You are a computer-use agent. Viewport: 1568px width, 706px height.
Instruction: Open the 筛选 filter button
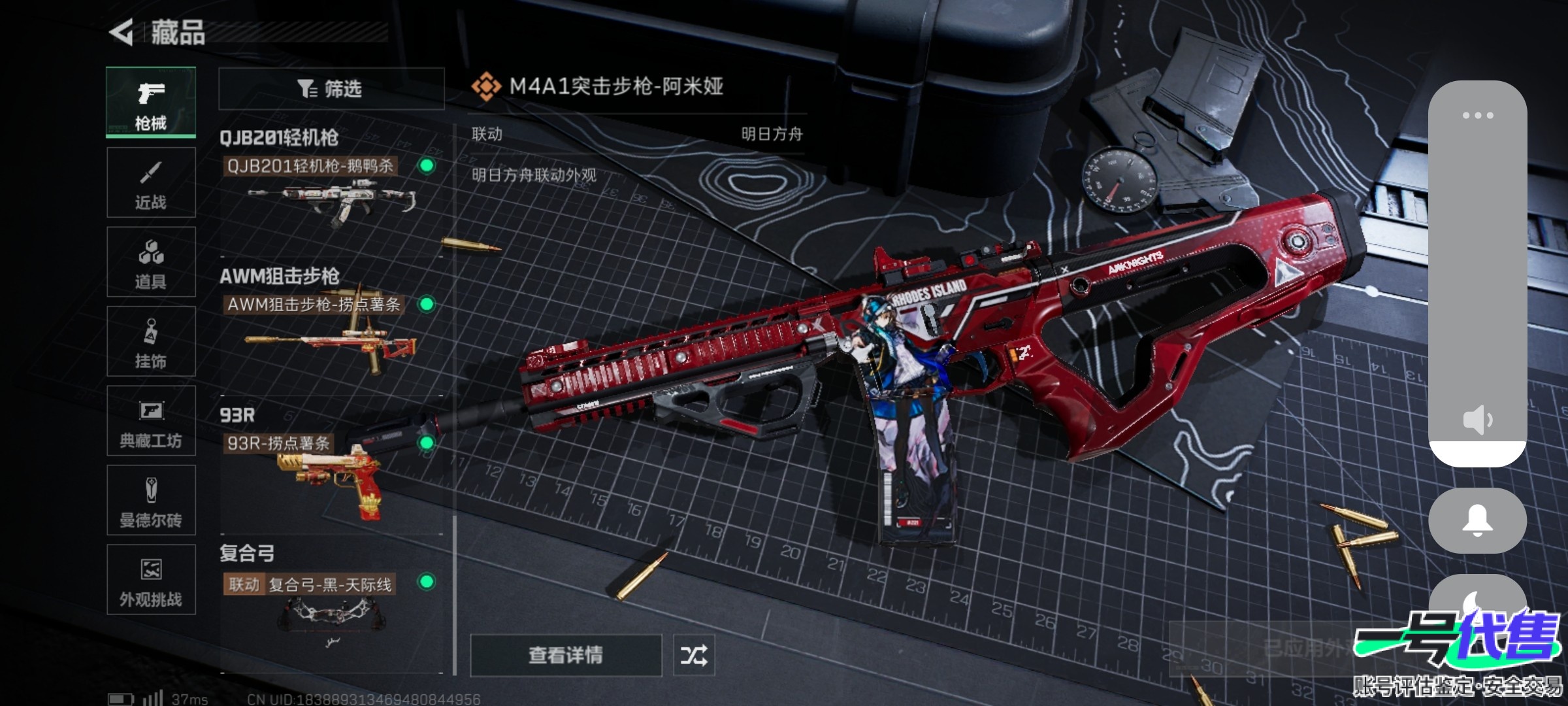coord(331,88)
